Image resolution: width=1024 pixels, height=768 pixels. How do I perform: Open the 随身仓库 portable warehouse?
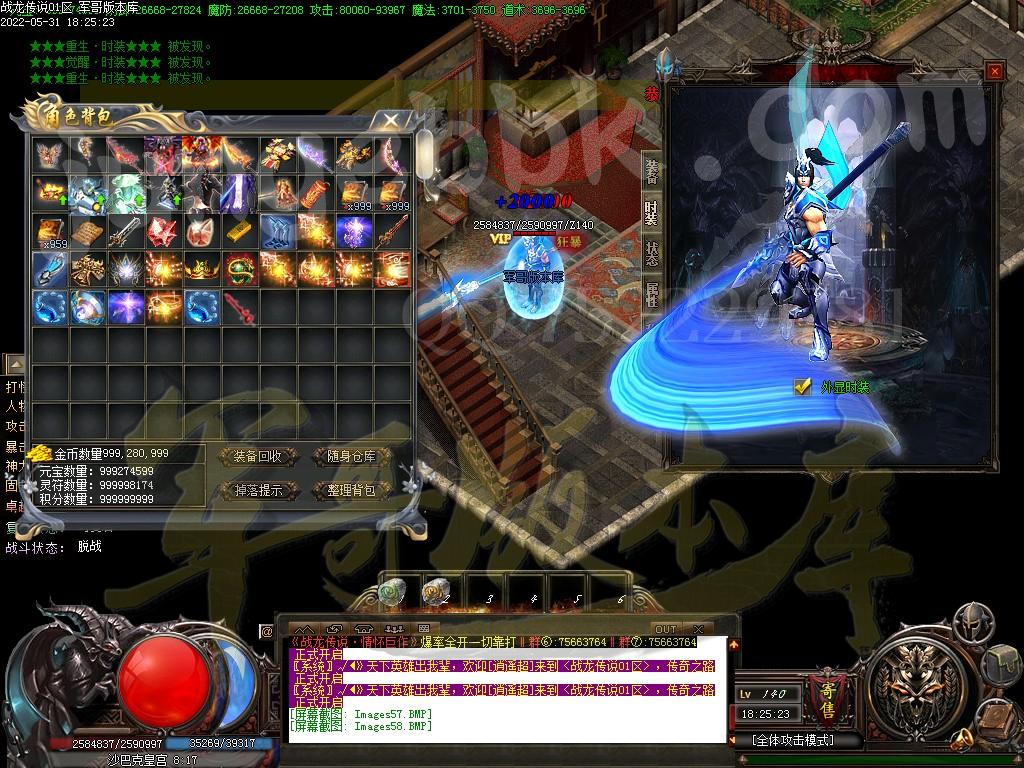pos(346,456)
